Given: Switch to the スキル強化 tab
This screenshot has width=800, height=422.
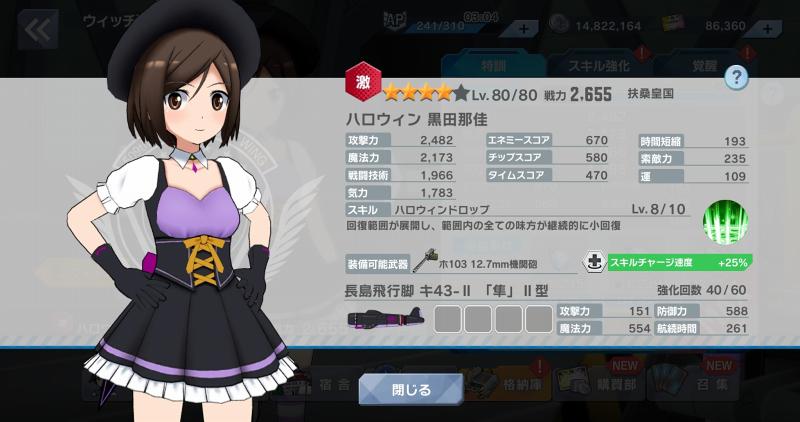Looking at the screenshot, I should click(x=598, y=65).
